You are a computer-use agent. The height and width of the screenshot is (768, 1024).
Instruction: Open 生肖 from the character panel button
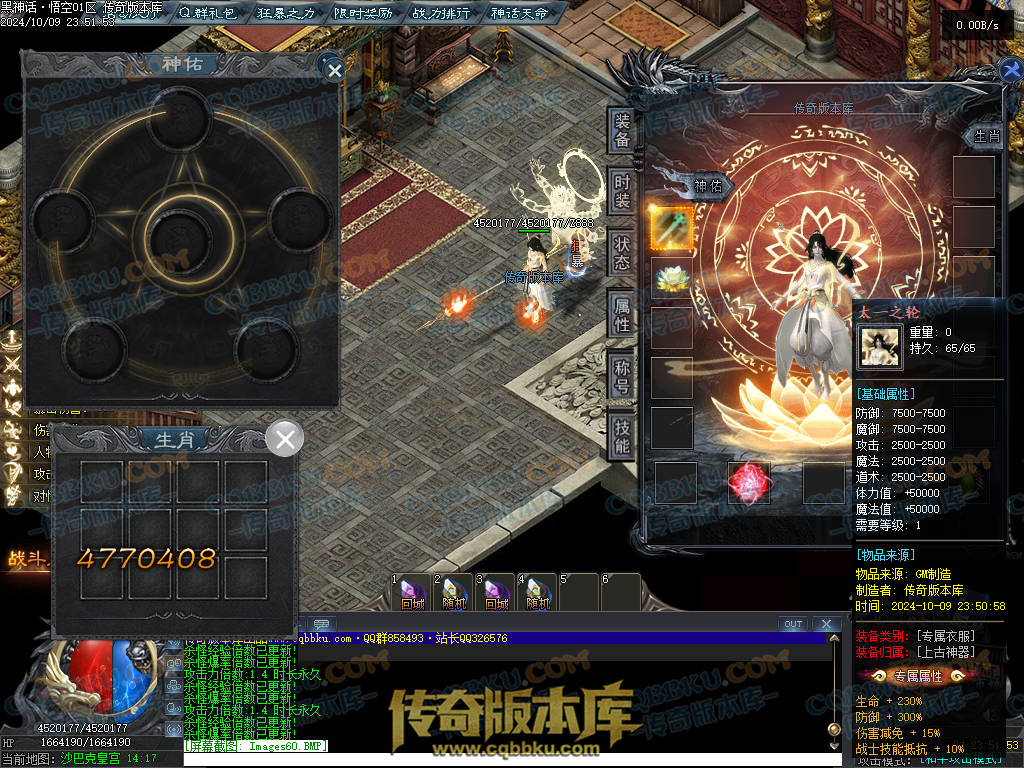pyautogui.click(x=986, y=136)
